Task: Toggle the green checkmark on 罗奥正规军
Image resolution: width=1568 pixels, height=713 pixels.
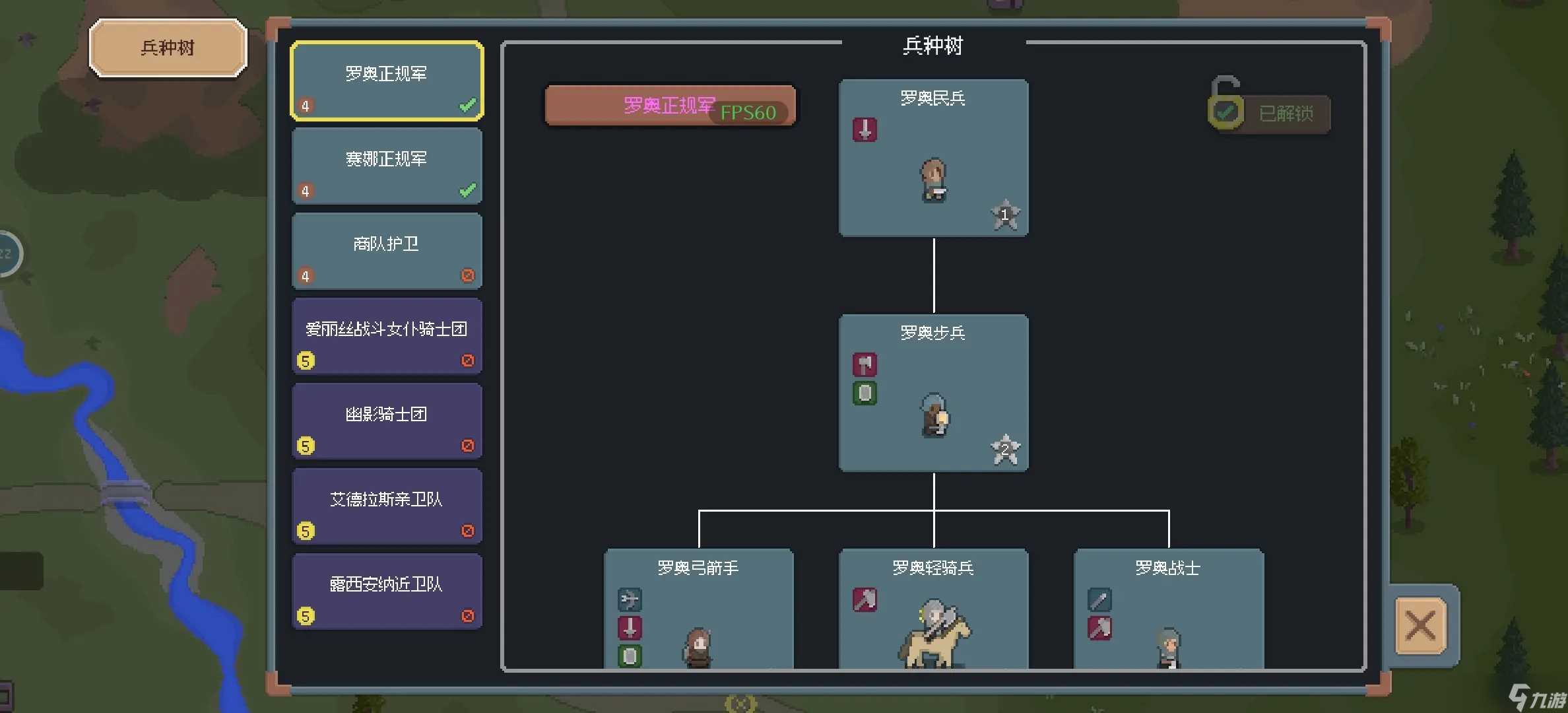Action: tap(468, 106)
